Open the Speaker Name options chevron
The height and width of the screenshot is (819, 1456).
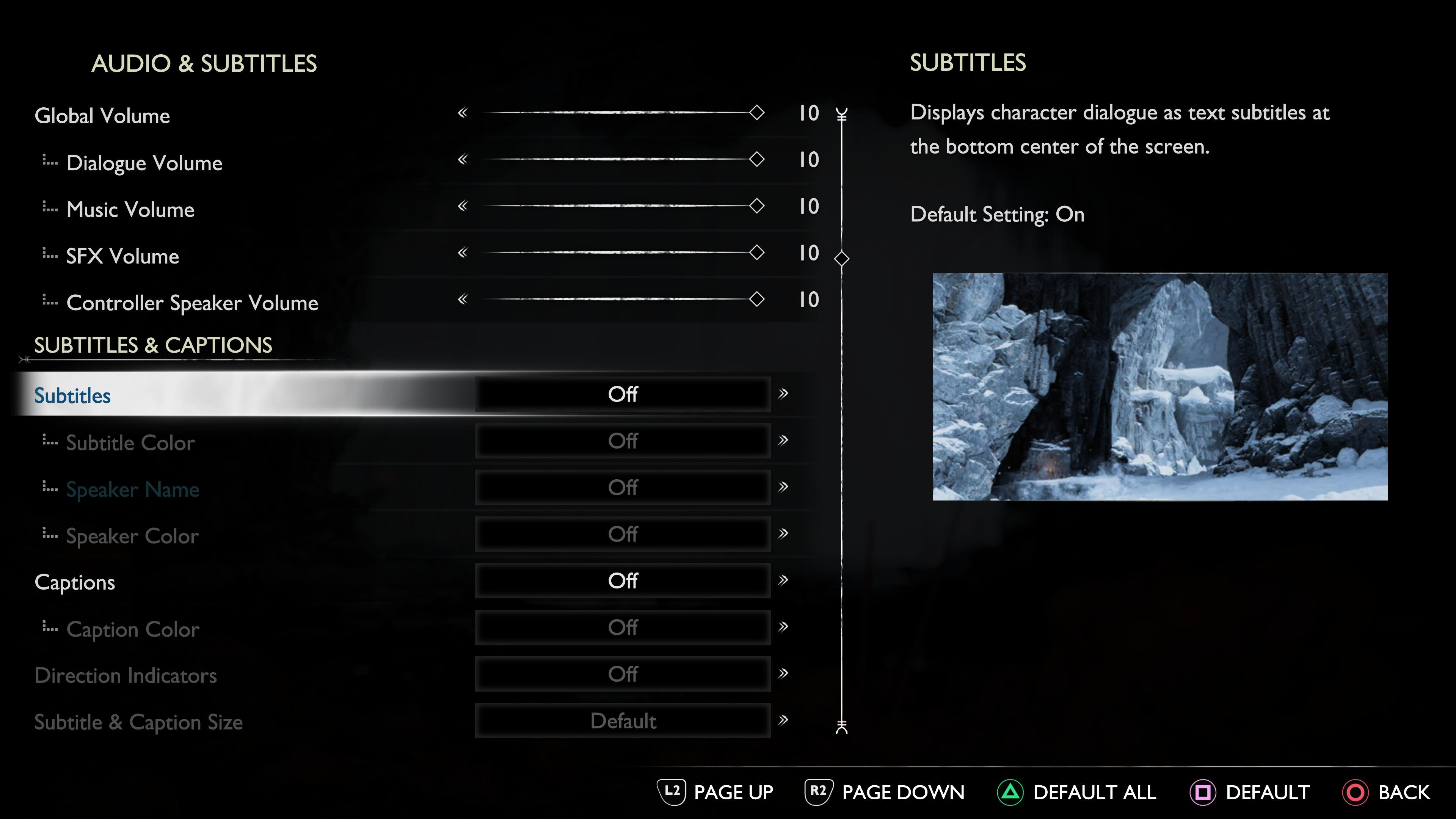(x=783, y=488)
